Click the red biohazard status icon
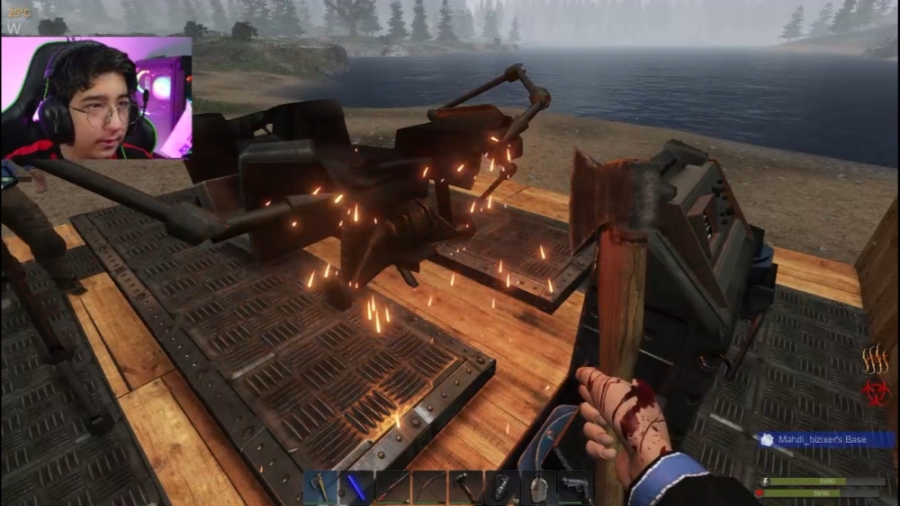The height and width of the screenshot is (506, 900). [876, 390]
